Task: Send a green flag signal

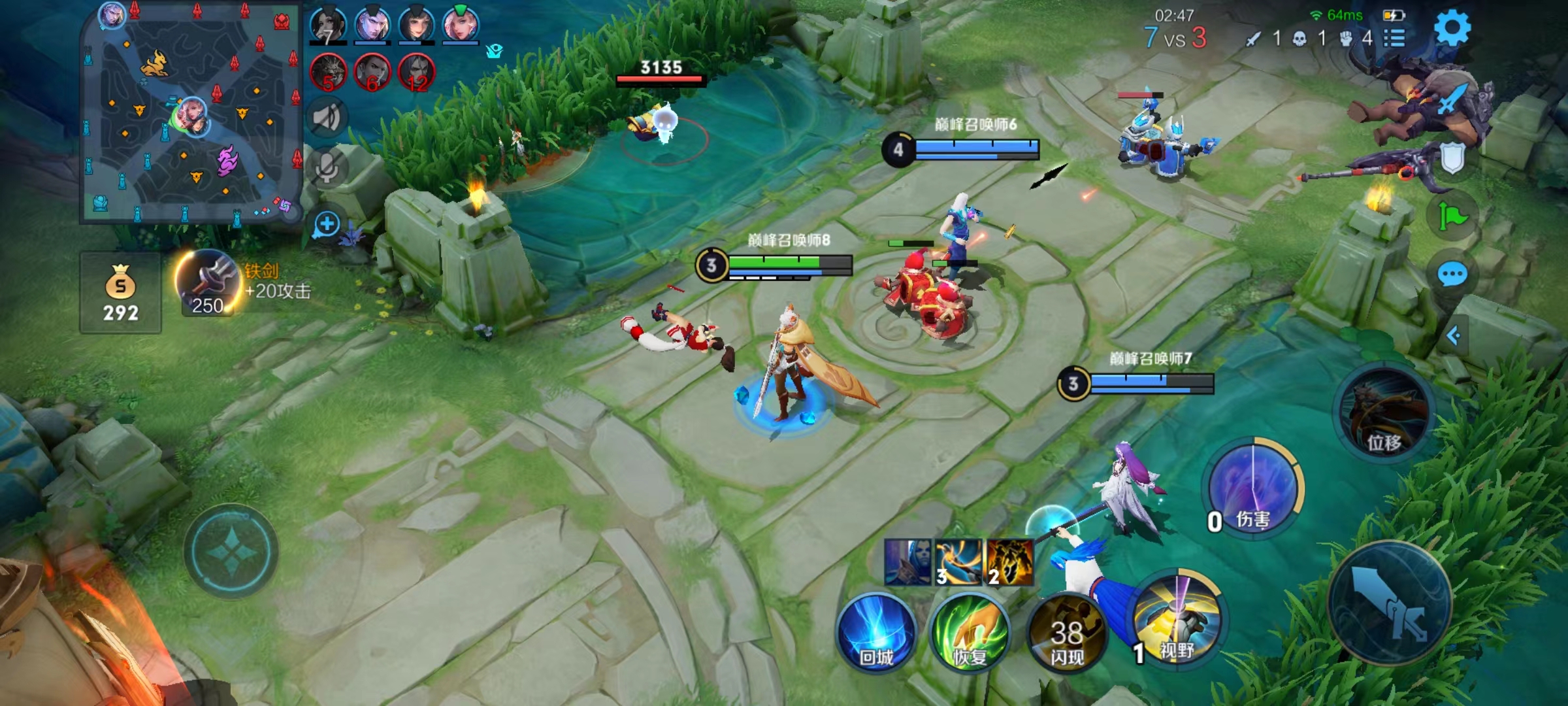Action: click(1452, 216)
